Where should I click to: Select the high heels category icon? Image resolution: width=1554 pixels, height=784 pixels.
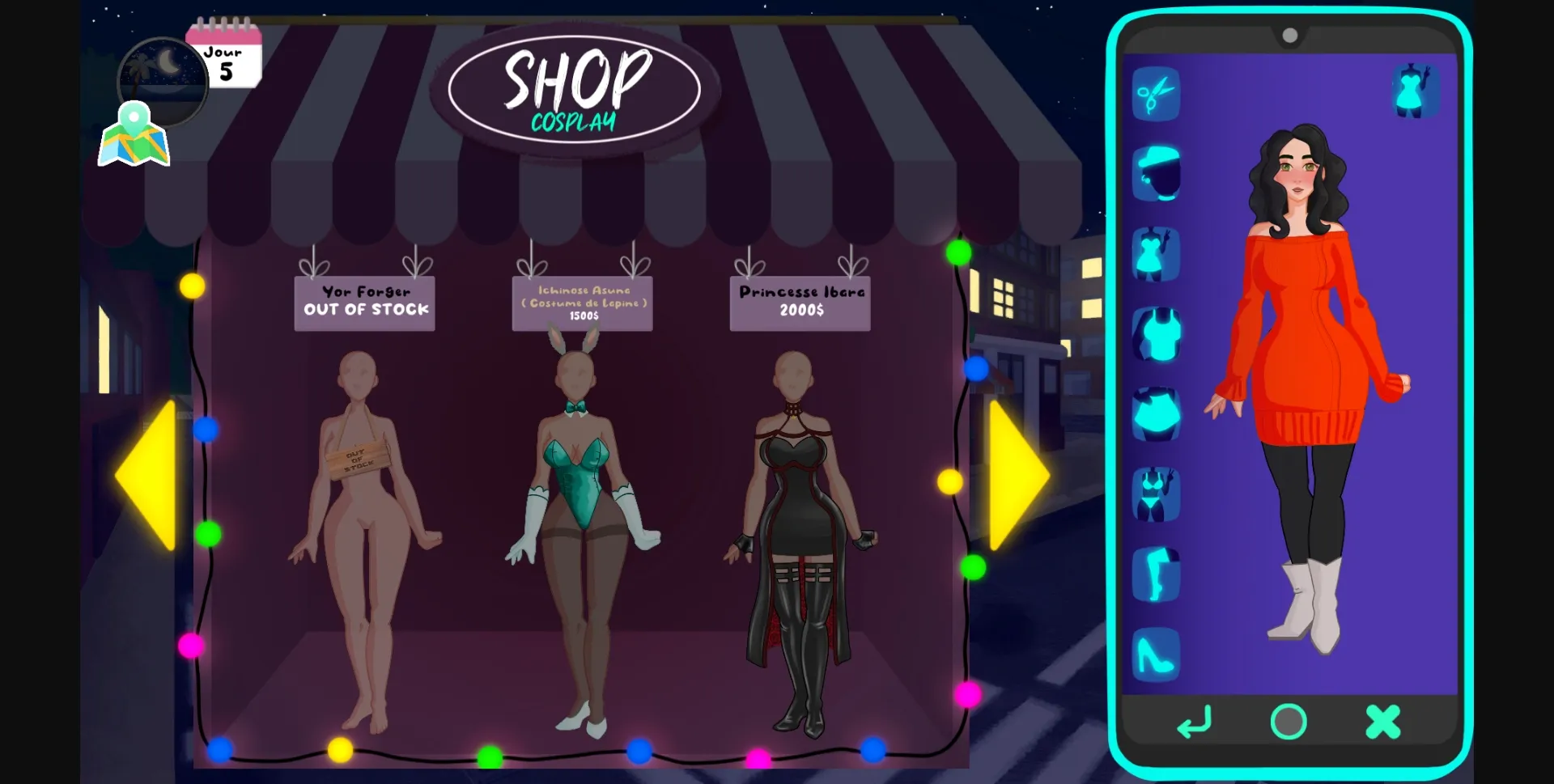[1156, 654]
